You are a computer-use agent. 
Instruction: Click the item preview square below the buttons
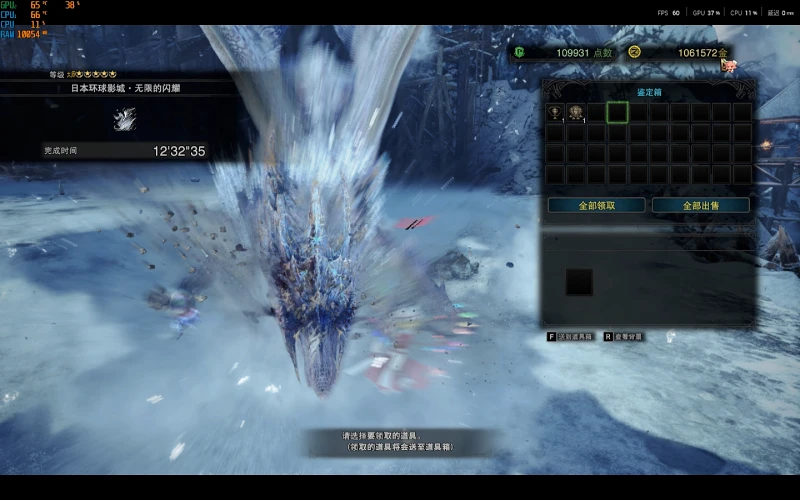579,282
